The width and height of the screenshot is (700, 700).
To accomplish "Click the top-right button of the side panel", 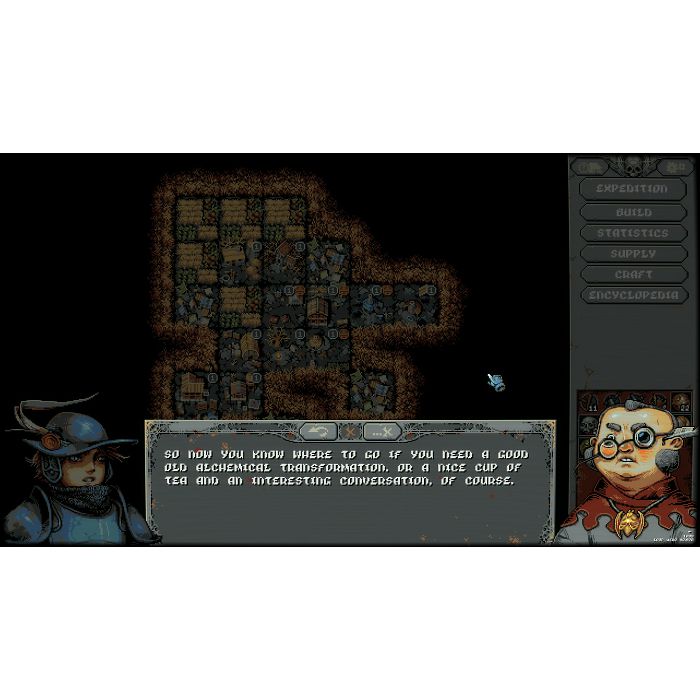I will pyautogui.click(x=677, y=167).
